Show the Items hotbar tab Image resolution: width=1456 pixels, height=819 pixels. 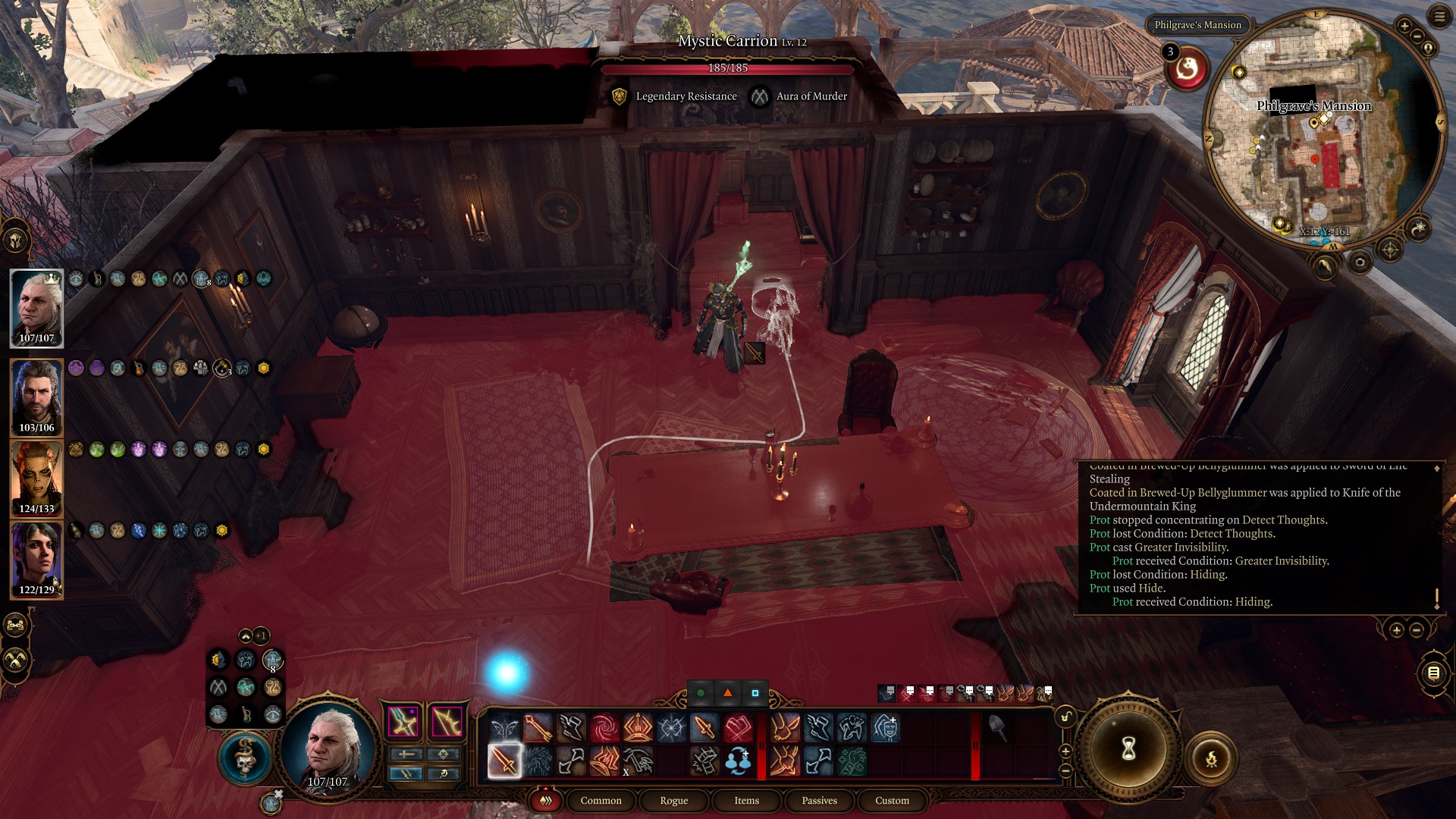pyautogui.click(x=746, y=800)
